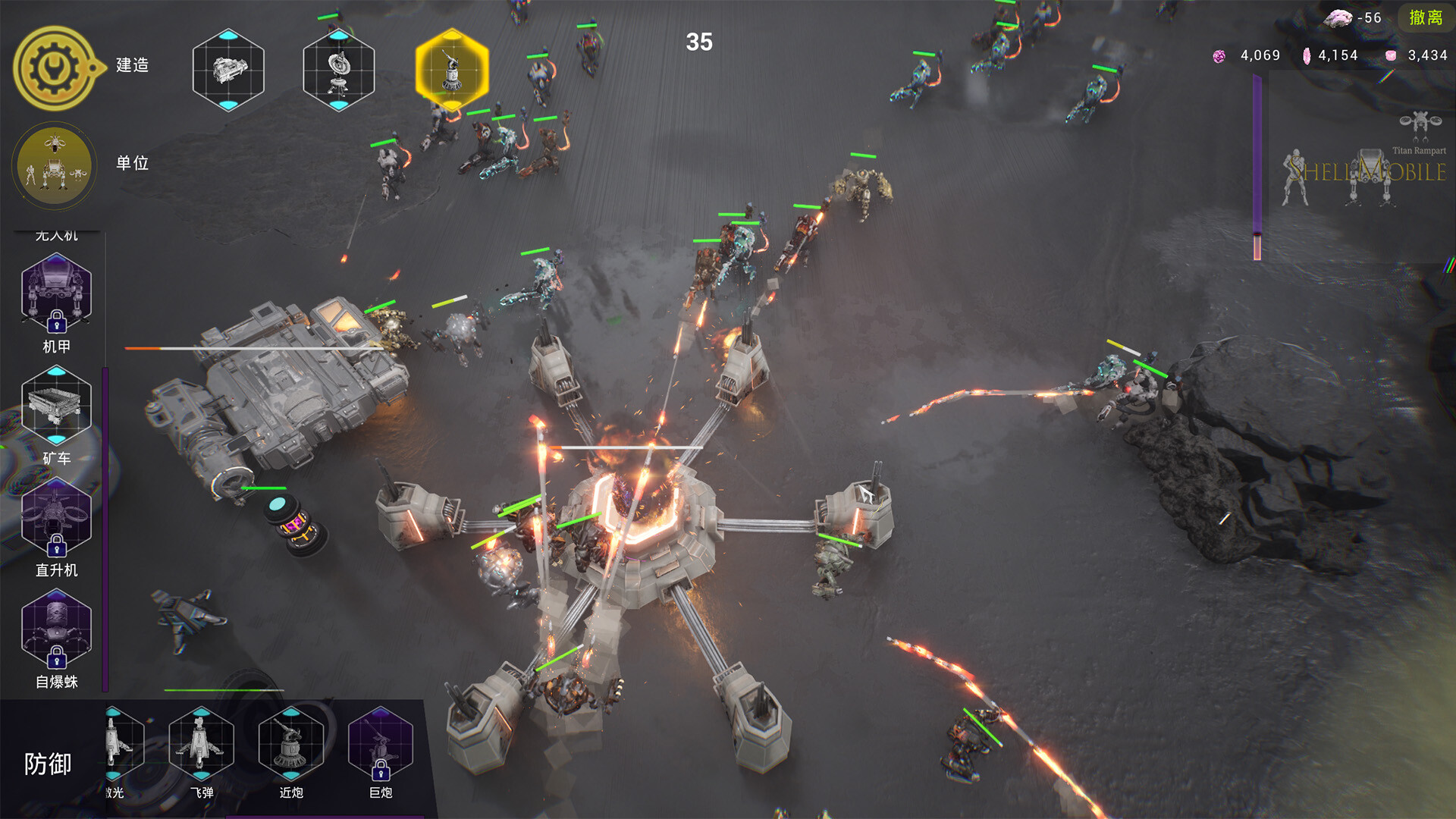Select the locked 自爆蛛 spider unit
The height and width of the screenshot is (819, 1456).
[56, 629]
